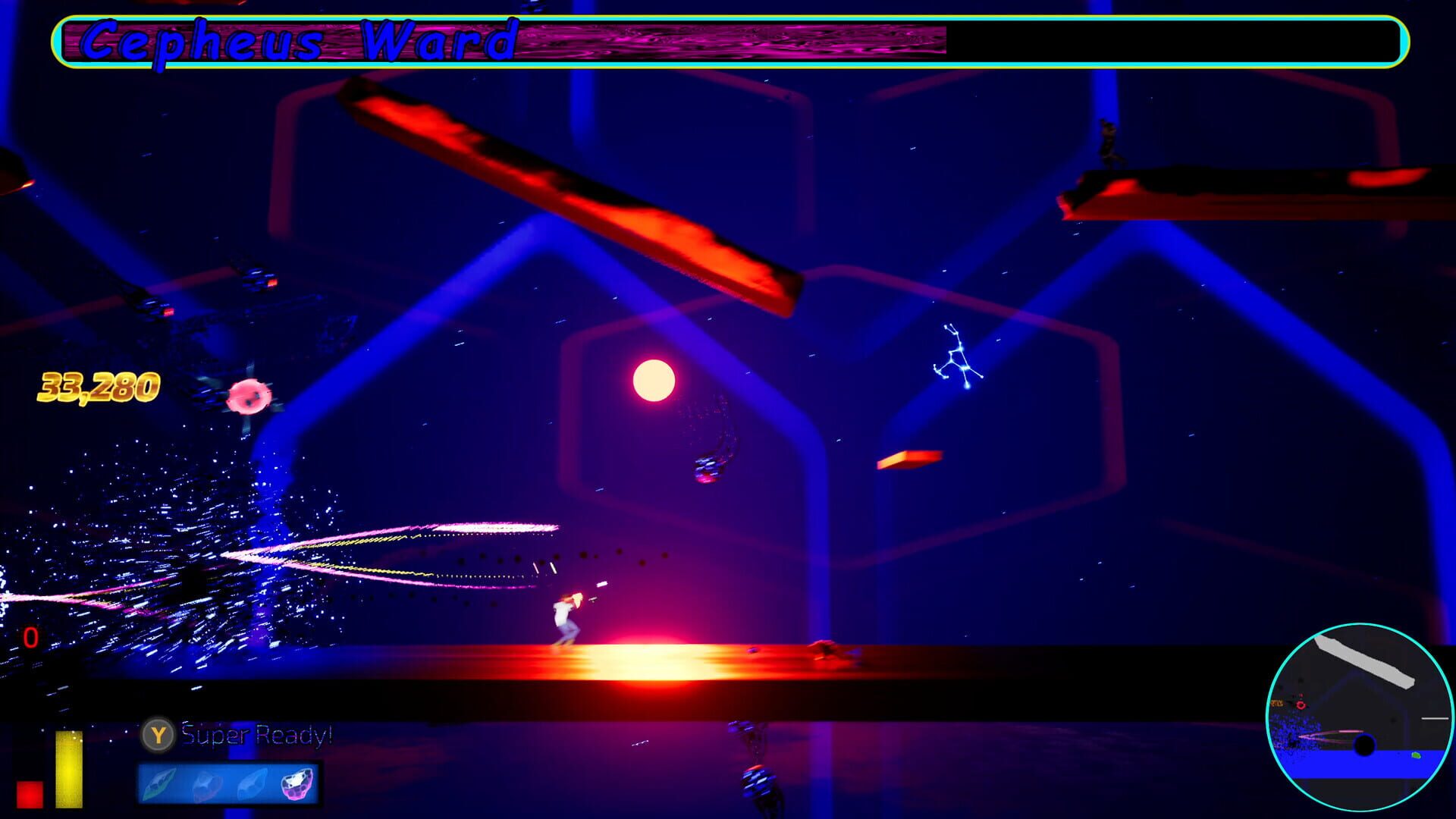
Task: Click the green pickup marker on the minimap
Action: pyautogui.click(x=1416, y=755)
